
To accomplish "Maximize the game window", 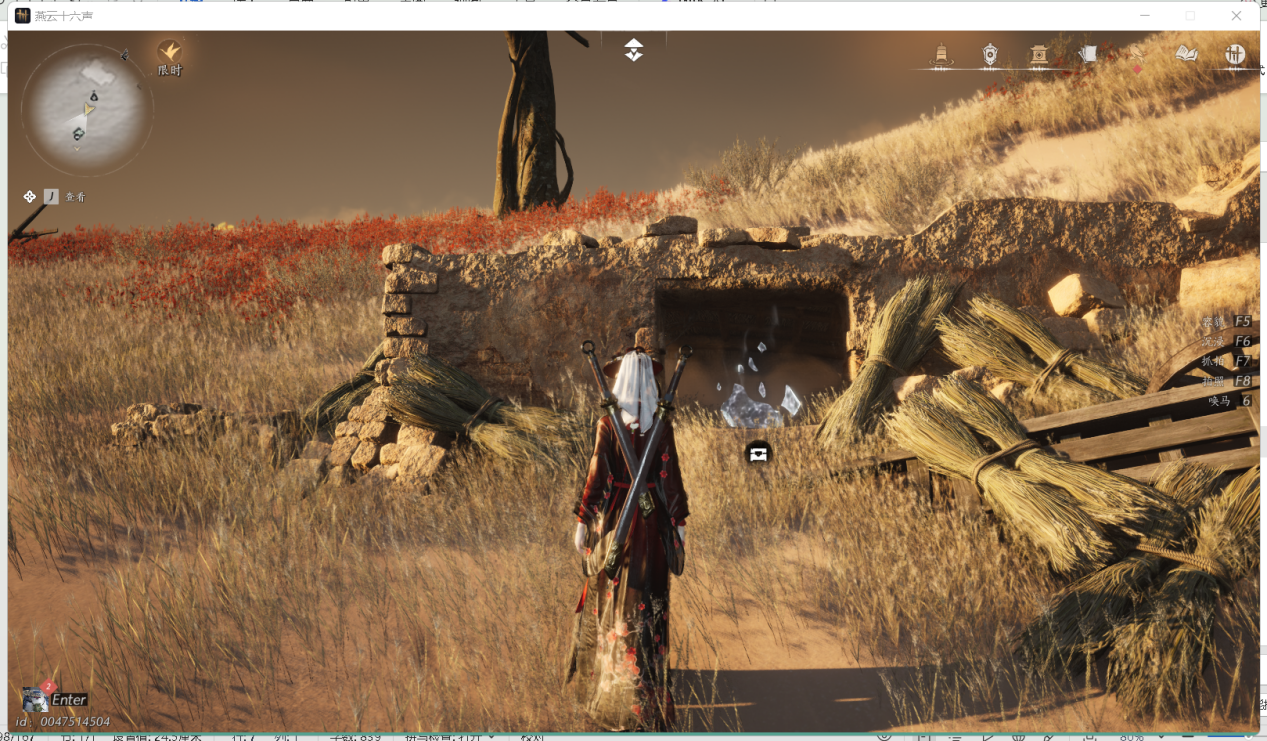I will pos(1190,16).
